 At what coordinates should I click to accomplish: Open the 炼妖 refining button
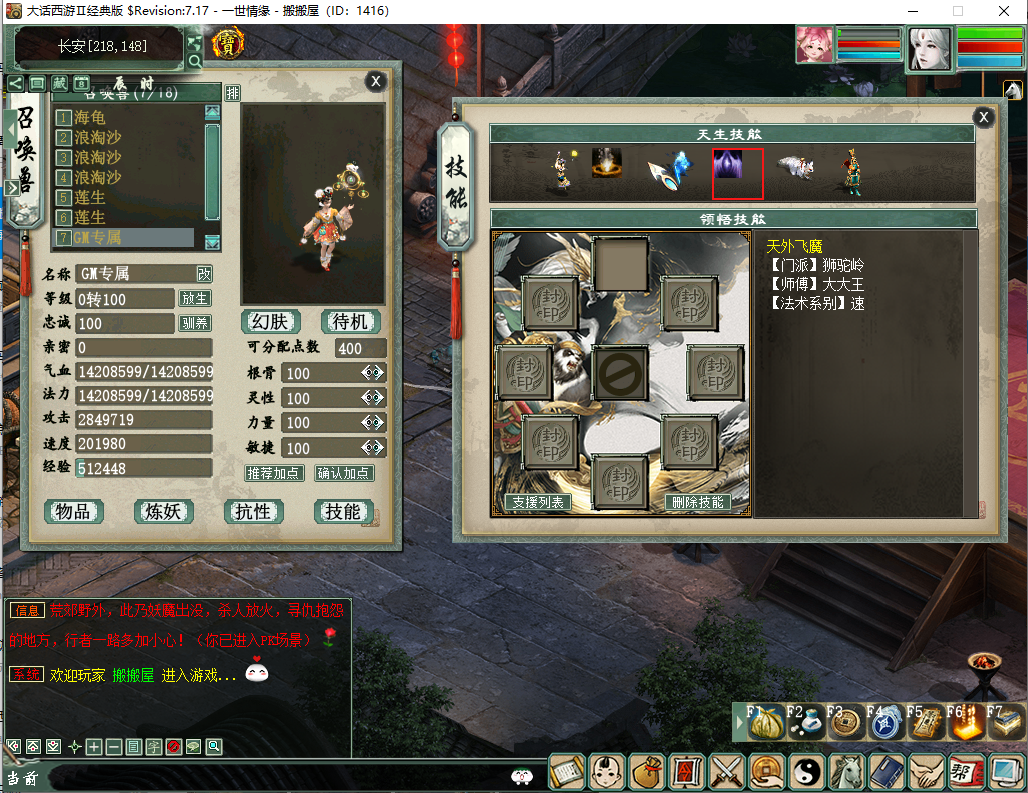click(163, 512)
